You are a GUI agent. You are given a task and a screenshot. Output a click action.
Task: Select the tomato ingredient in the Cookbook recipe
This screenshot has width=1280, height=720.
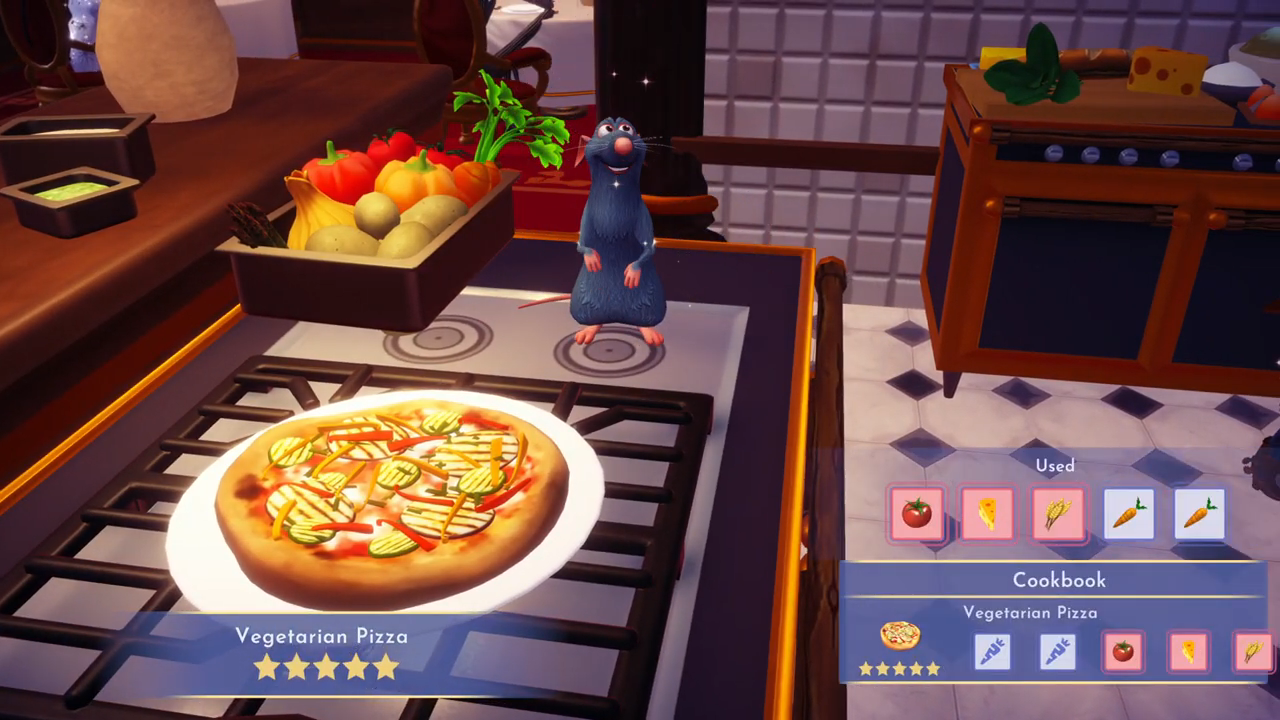(x=1122, y=651)
